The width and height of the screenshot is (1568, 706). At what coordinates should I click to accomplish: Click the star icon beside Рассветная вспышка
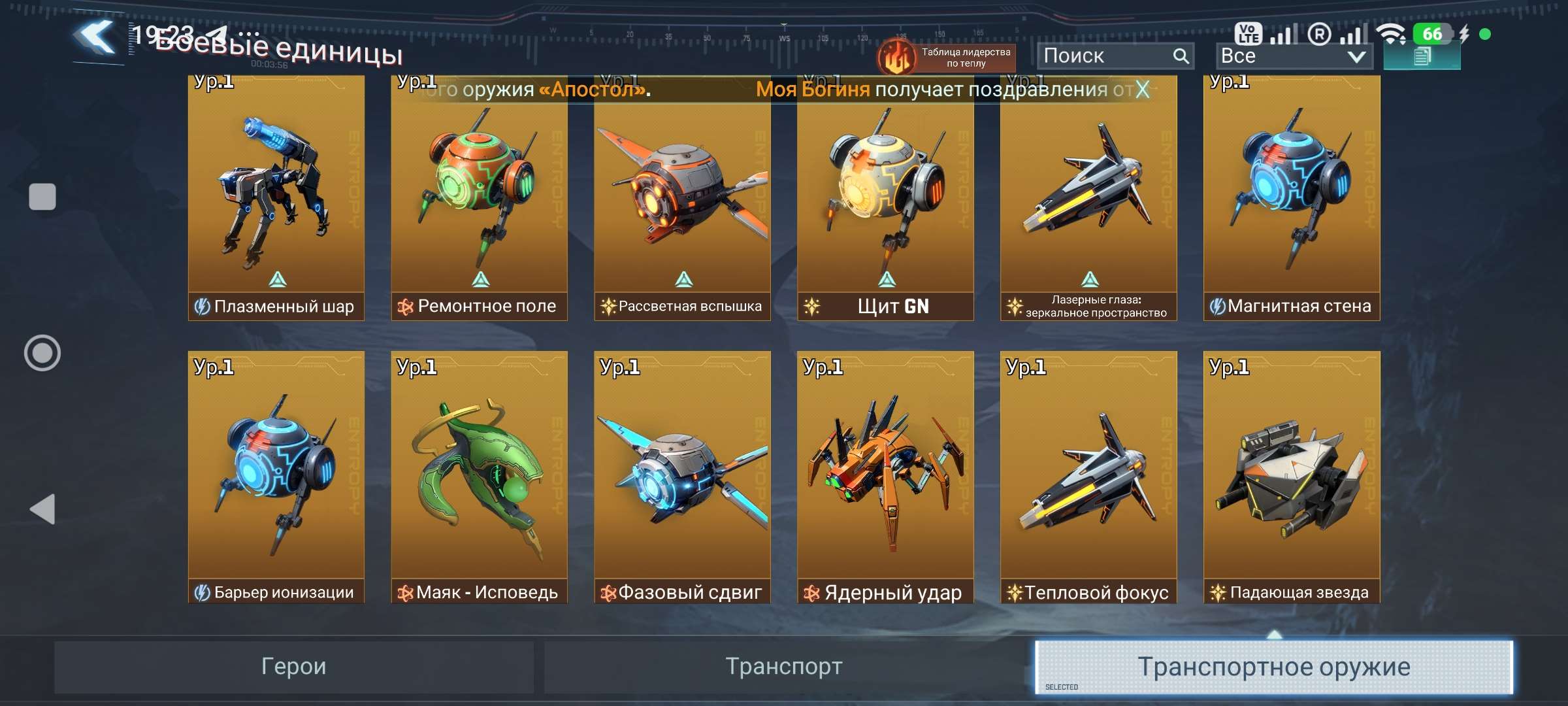[x=609, y=305]
